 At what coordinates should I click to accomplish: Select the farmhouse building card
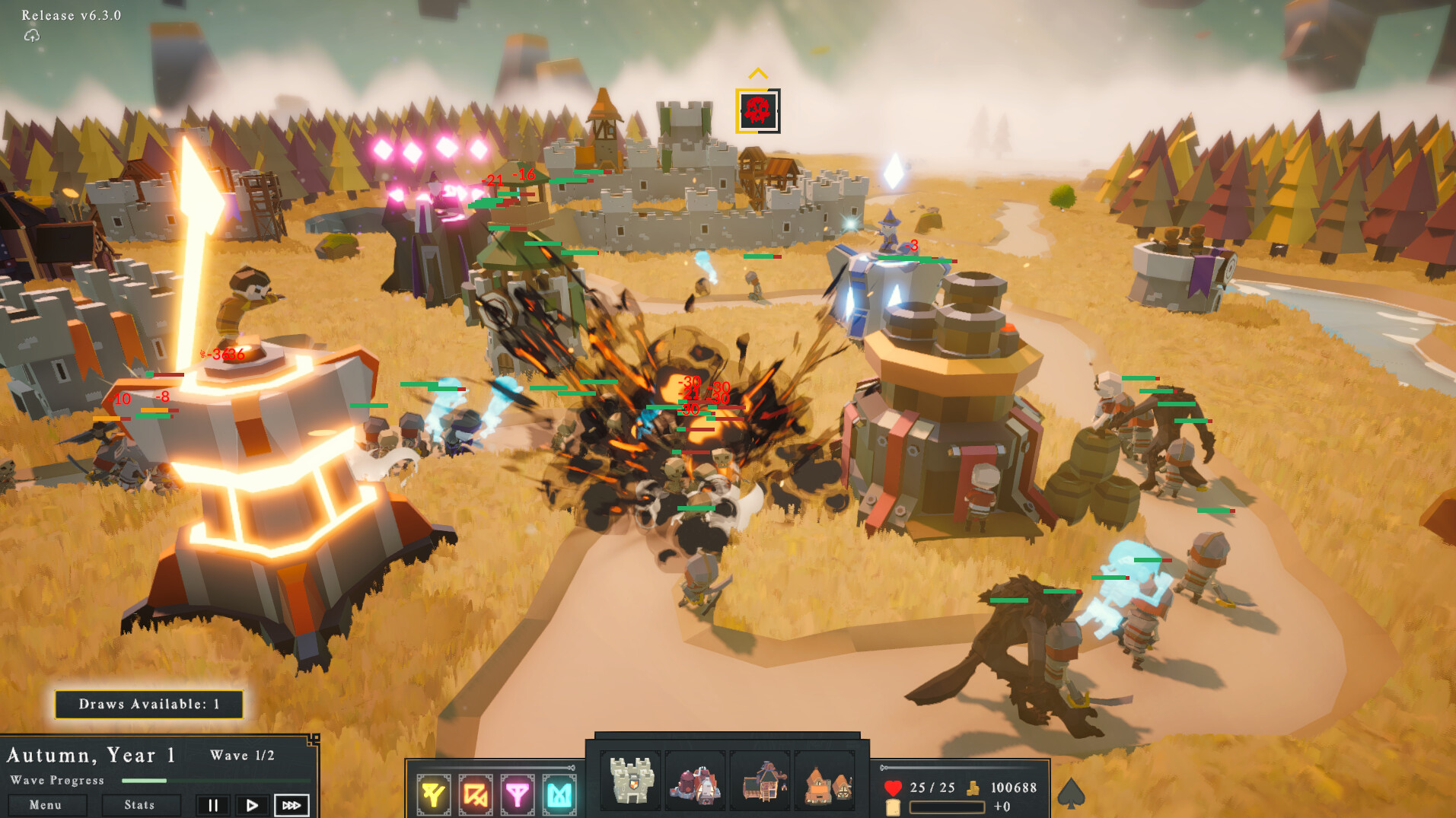826,781
